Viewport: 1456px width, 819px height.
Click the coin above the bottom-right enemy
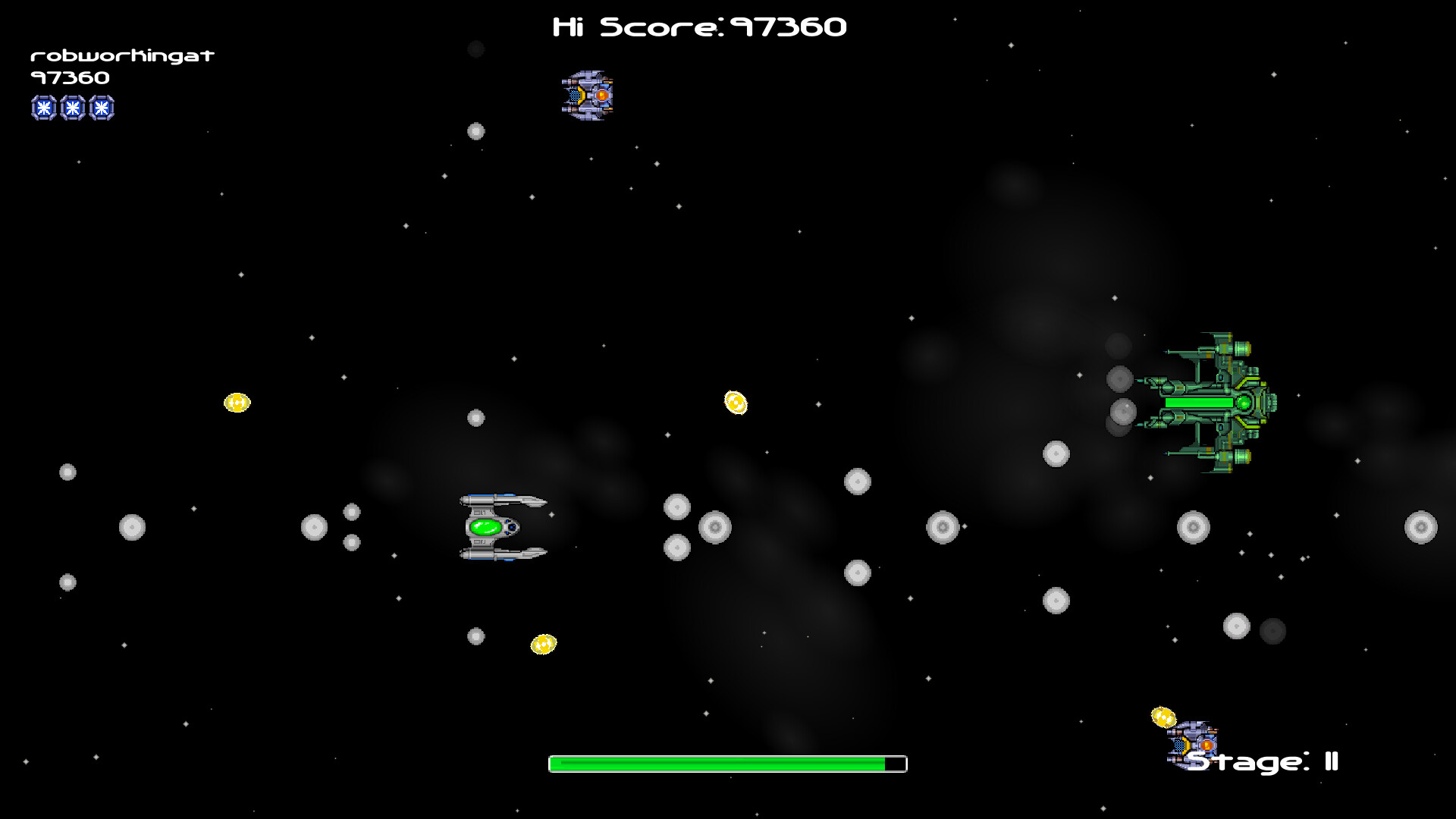1164,716
